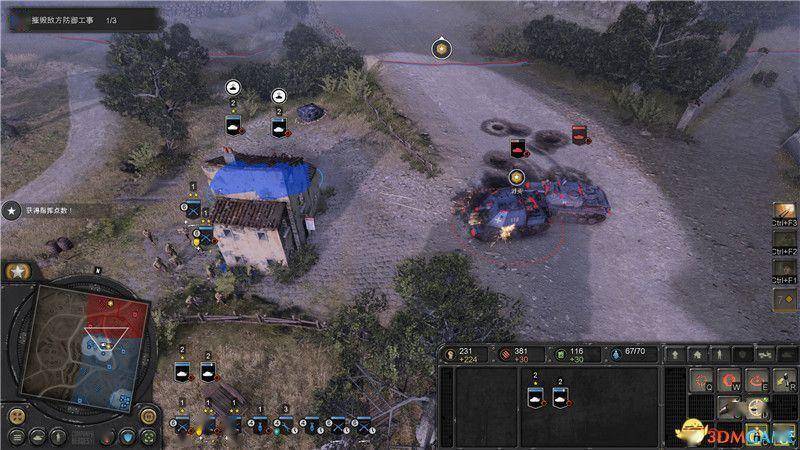Screen dimensions: 800x450
Task: Select the Ctrl+F3 control group icon
Action: (784, 215)
